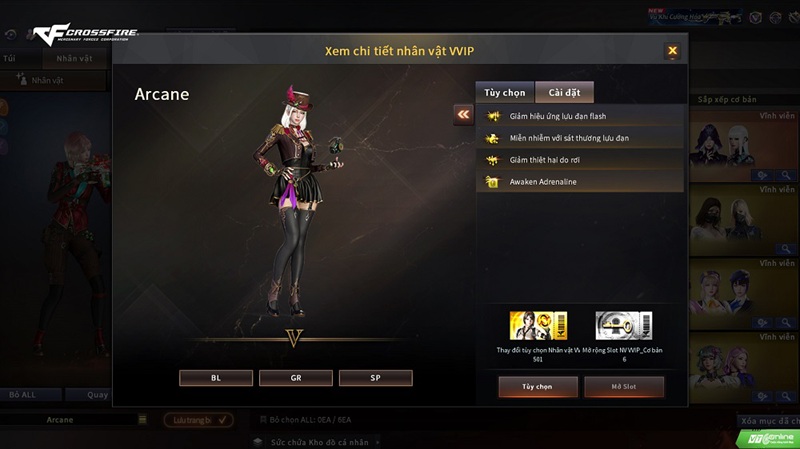
Task: Select the Giảm thiệt hại do rơi perk
Action: pos(580,160)
